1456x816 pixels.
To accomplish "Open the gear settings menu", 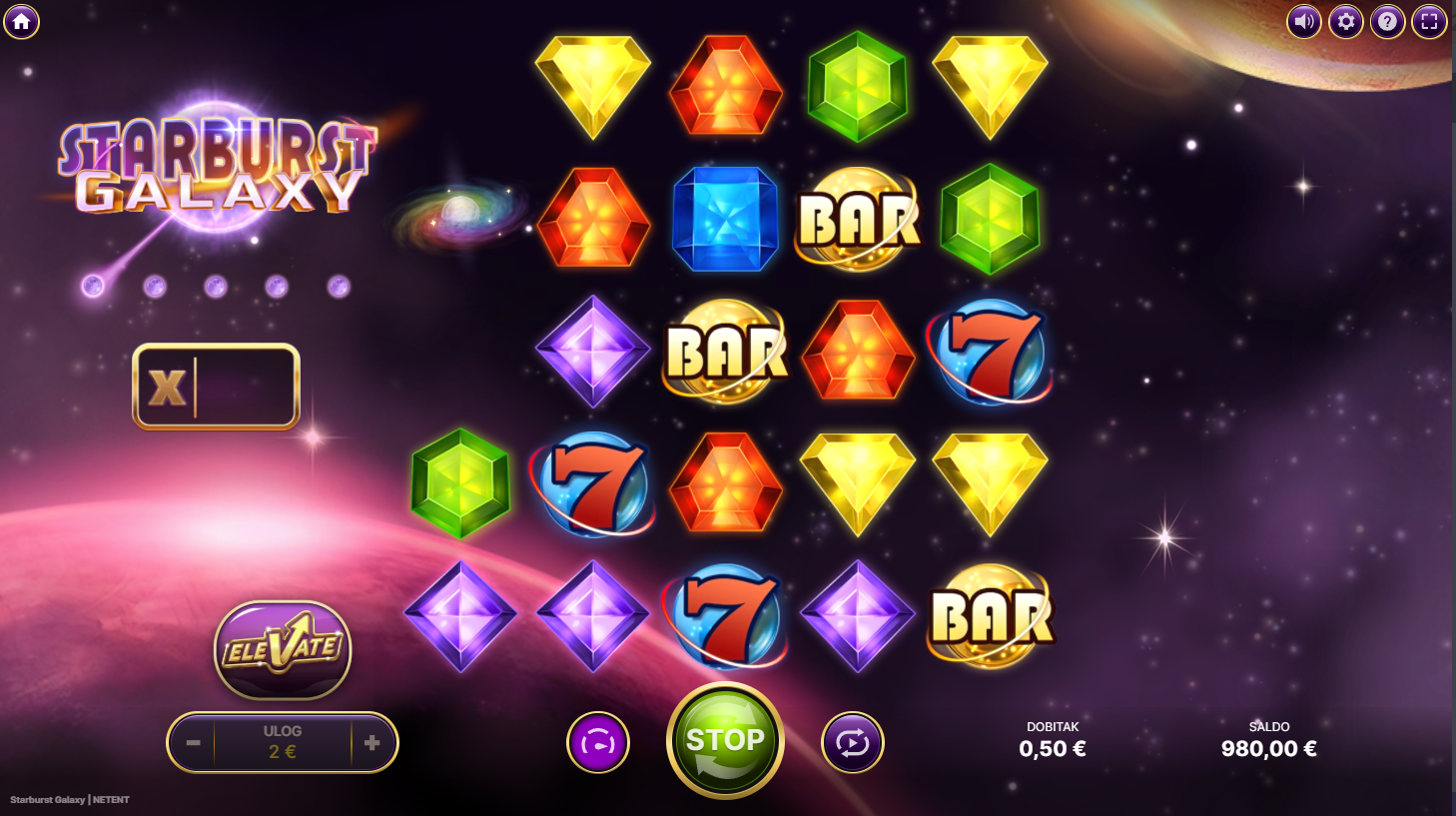I will [x=1345, y=21].
